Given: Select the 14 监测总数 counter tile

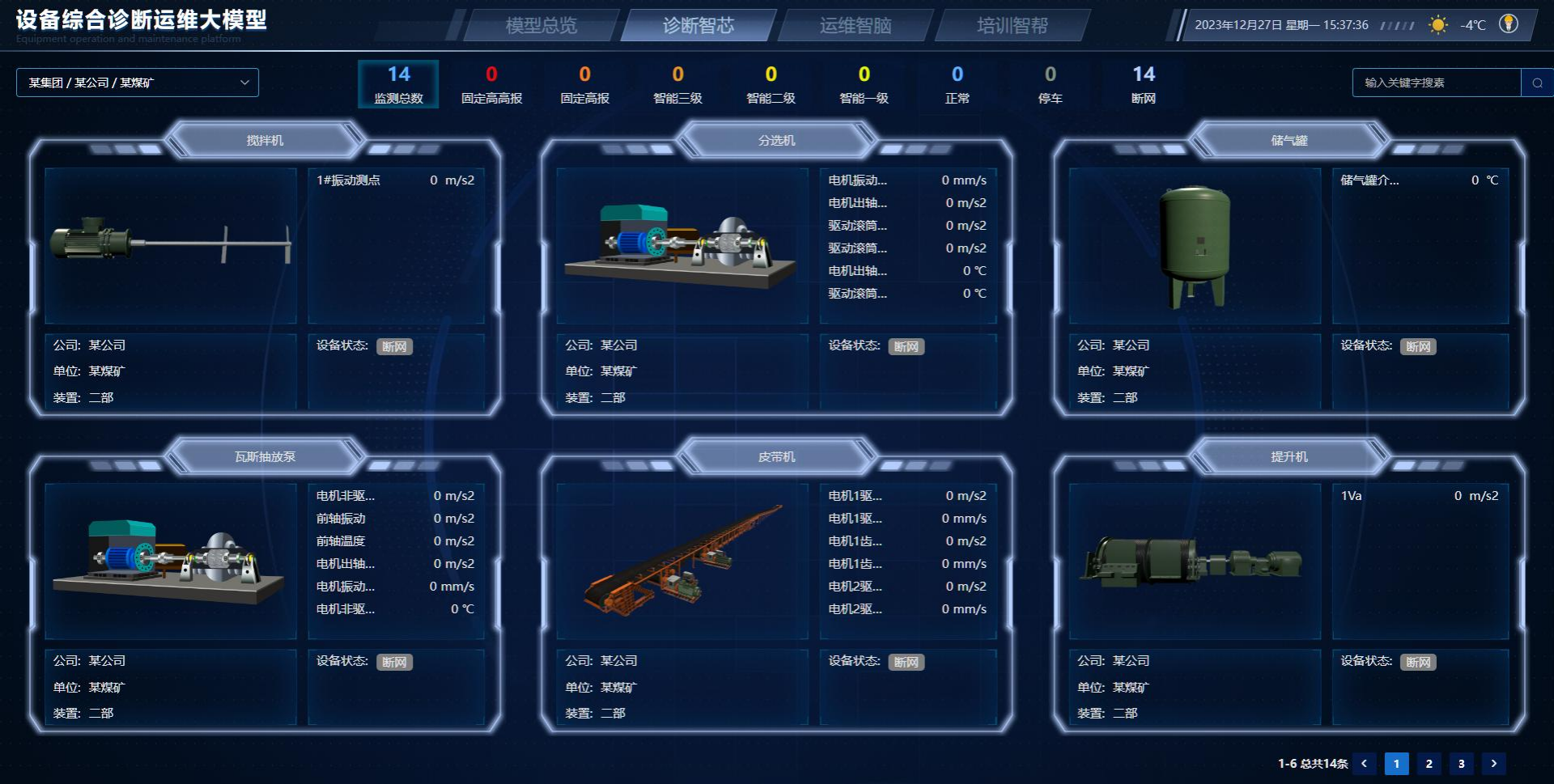Looking at the screenshot, I should (x=398, y=83).
